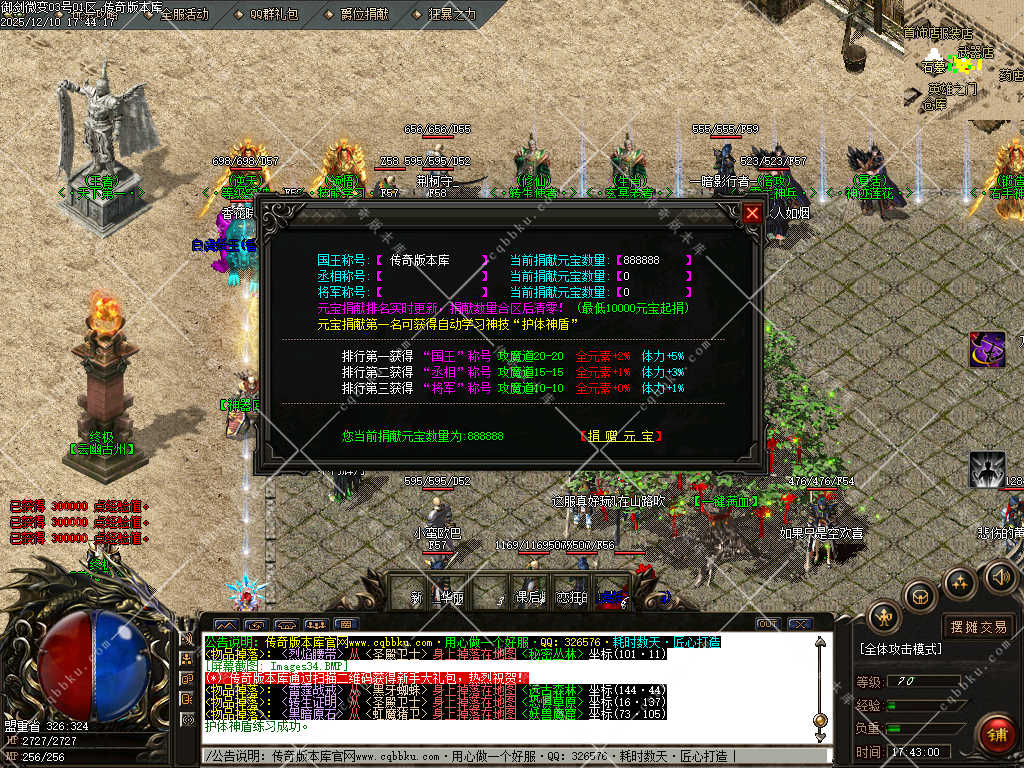Toggle the speaker sound icon
This screenshot has height=768, width=1024.
coord(1000,576)
